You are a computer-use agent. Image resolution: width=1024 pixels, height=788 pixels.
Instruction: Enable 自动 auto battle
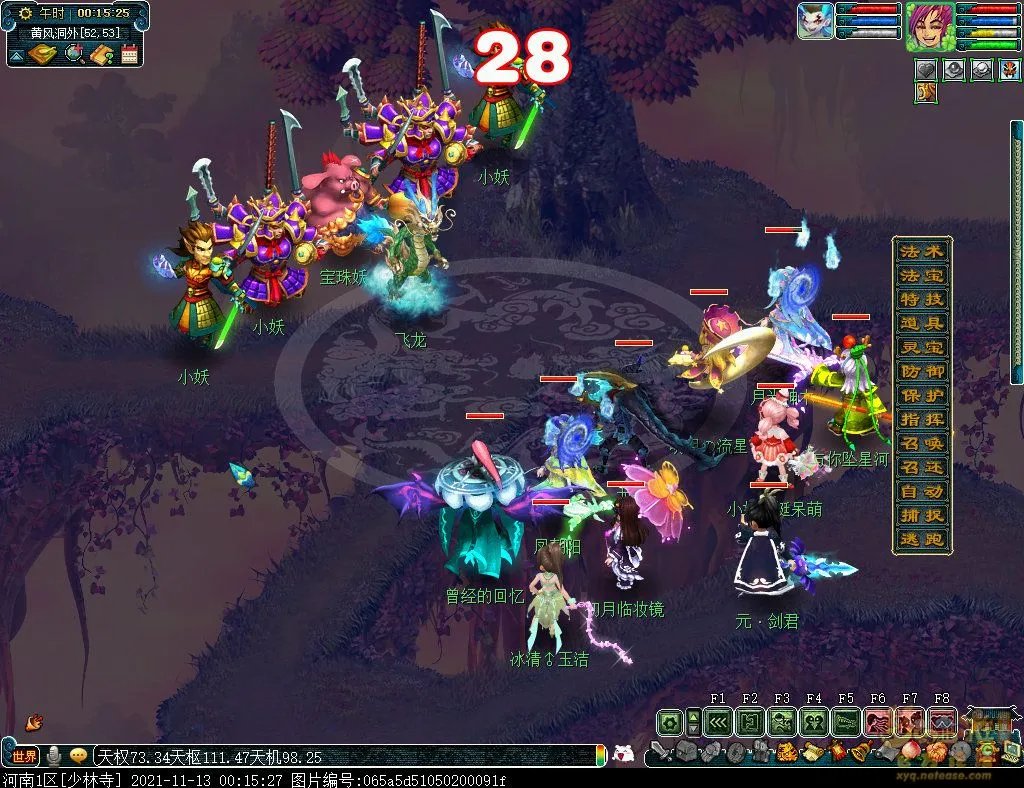pos(921,491)
